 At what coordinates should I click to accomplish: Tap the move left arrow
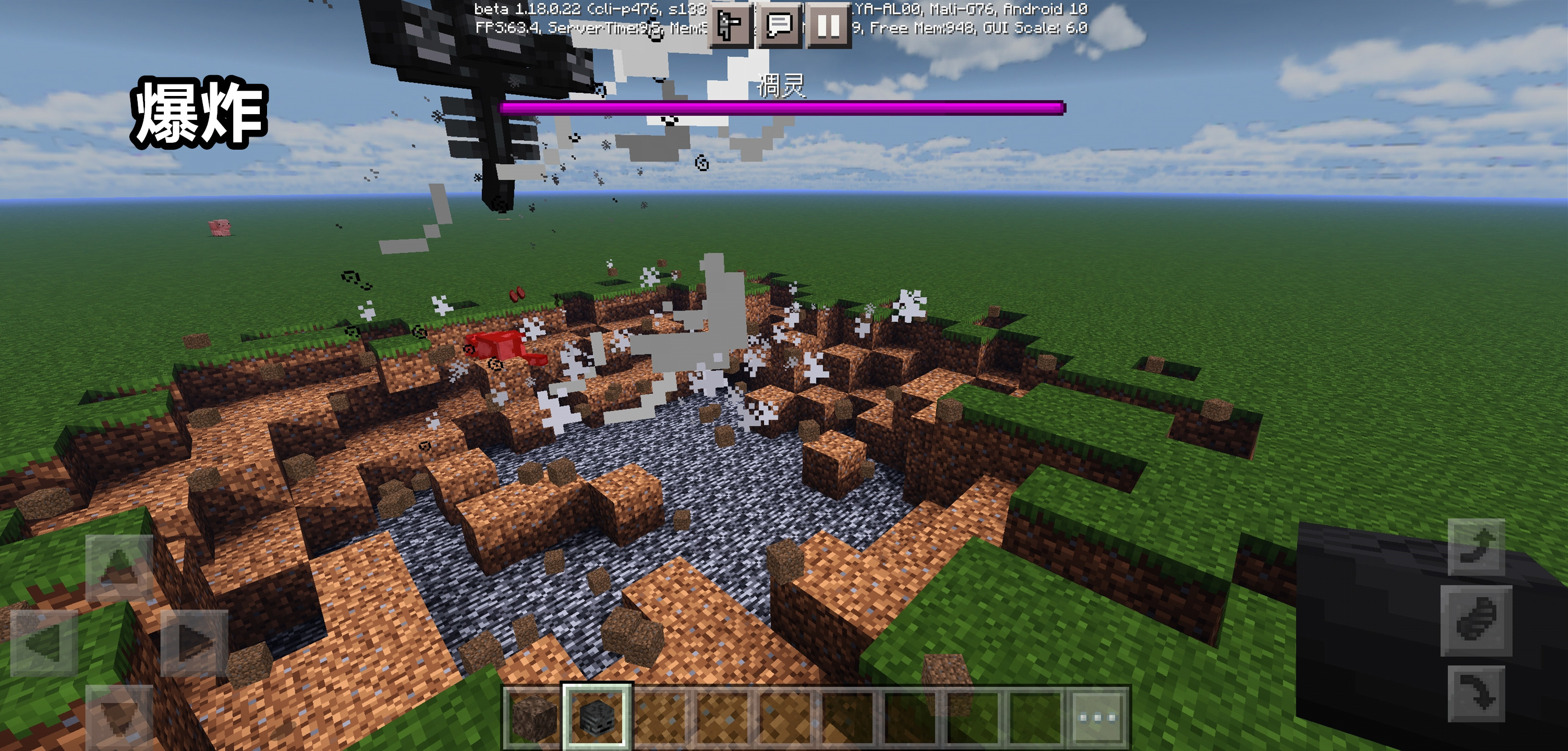pos(44,643)
